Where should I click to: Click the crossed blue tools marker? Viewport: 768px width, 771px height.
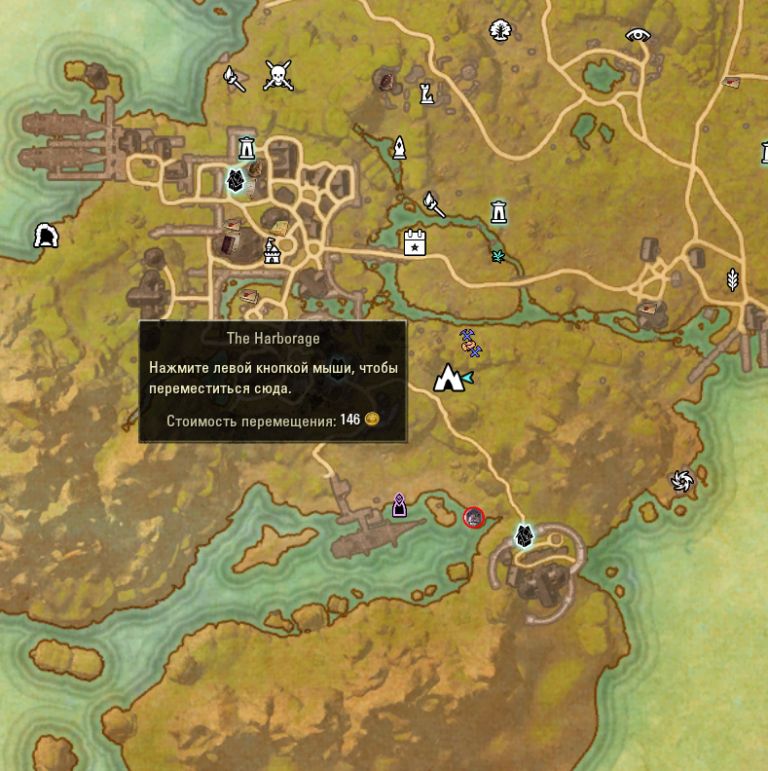coord(469,341)
